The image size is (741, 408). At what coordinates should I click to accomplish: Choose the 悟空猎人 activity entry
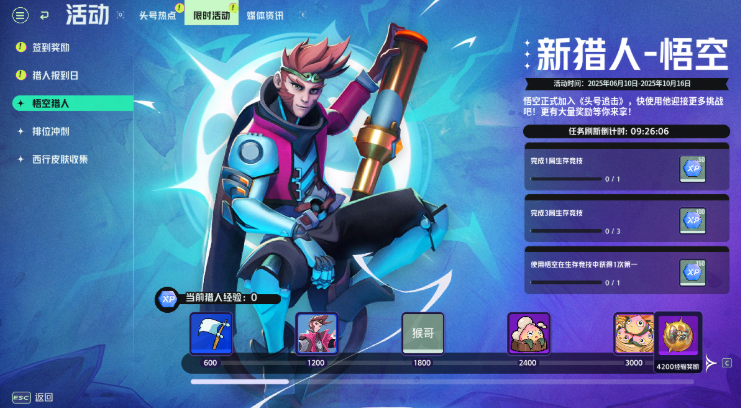(x=51, y=103)
